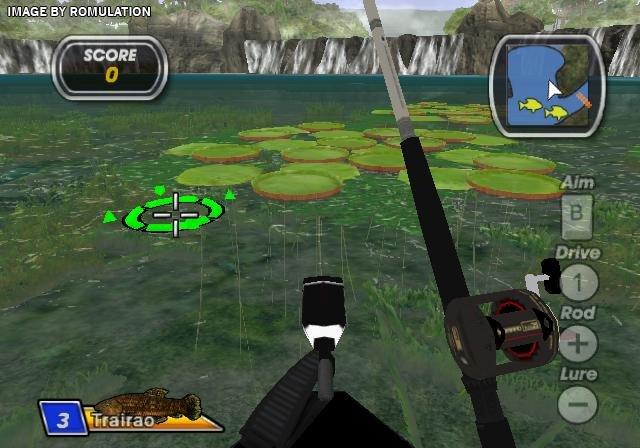640x448 pixels.
Task: Select the Trairao target fish panel
Action: tap(130, 413)
